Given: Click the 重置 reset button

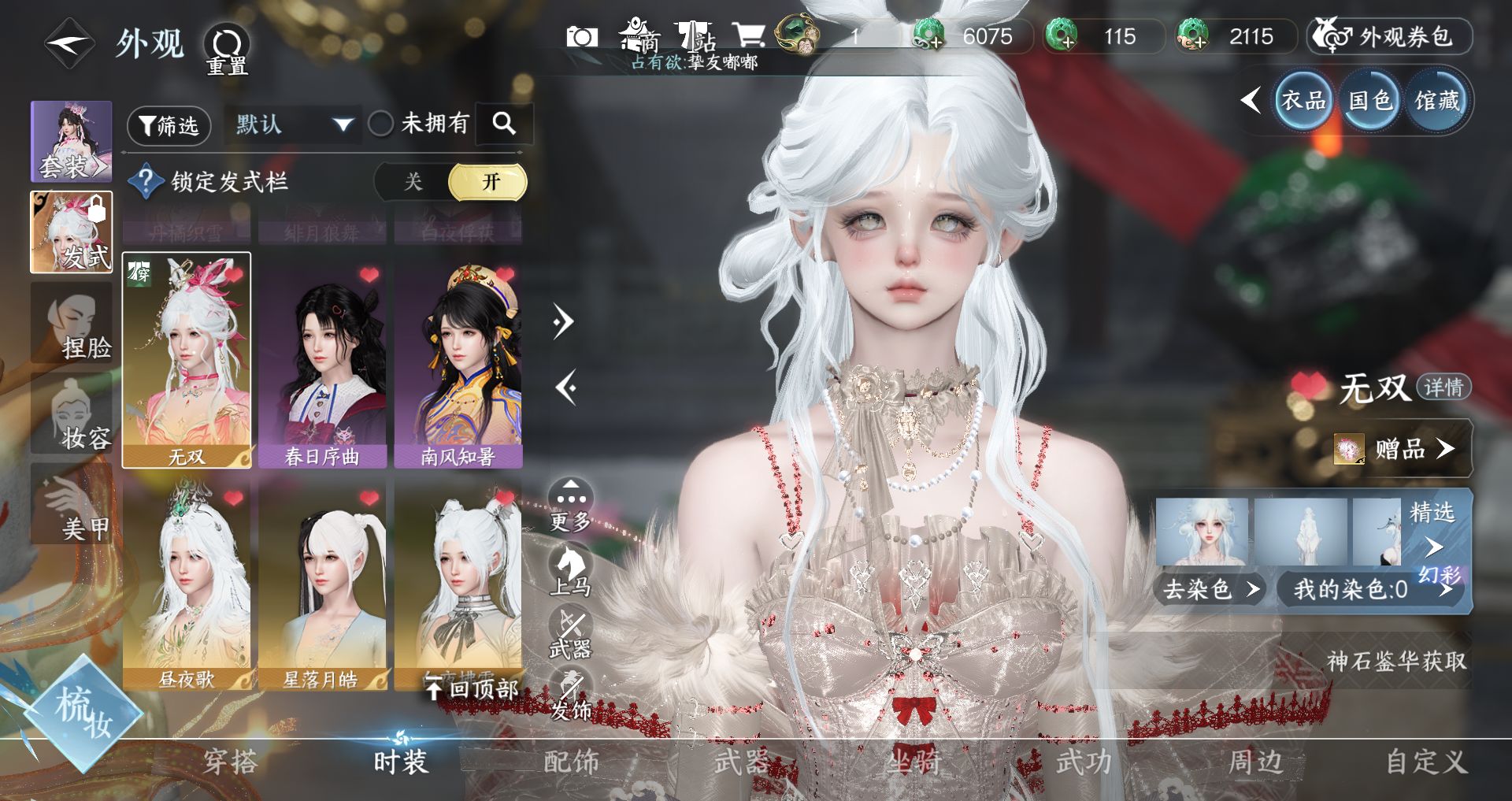Looking at the screenshot, I should click(x=227, y=49).
